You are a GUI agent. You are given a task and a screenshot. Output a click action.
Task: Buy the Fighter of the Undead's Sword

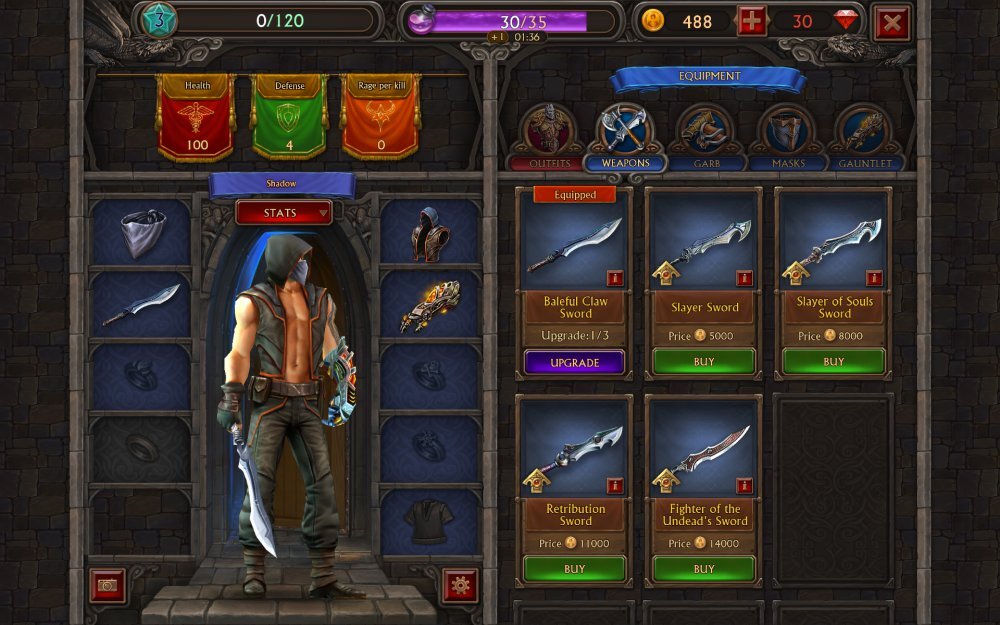click(x=704, y=569)
